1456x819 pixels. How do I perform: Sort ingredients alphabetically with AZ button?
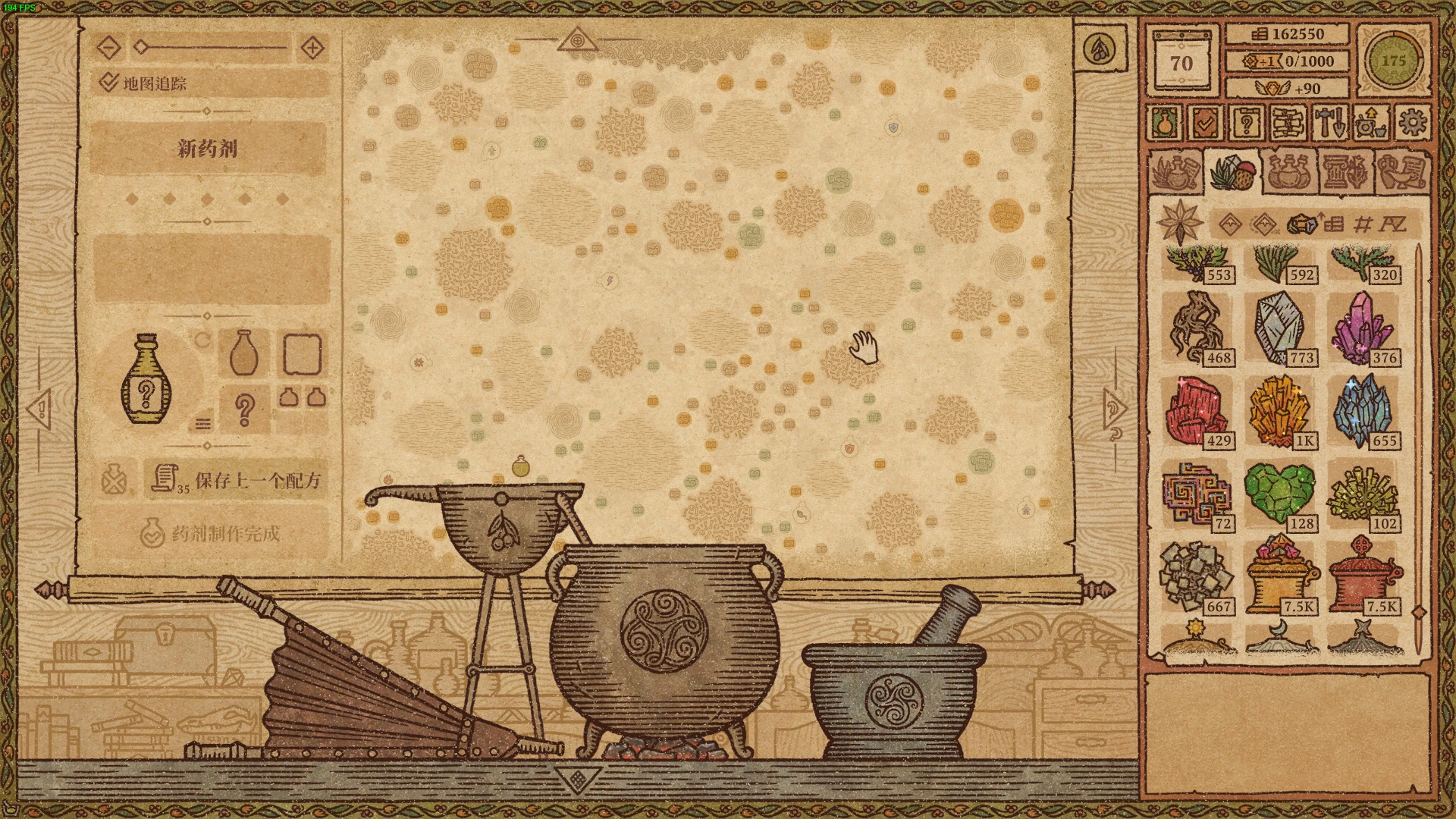point(1392,224)
